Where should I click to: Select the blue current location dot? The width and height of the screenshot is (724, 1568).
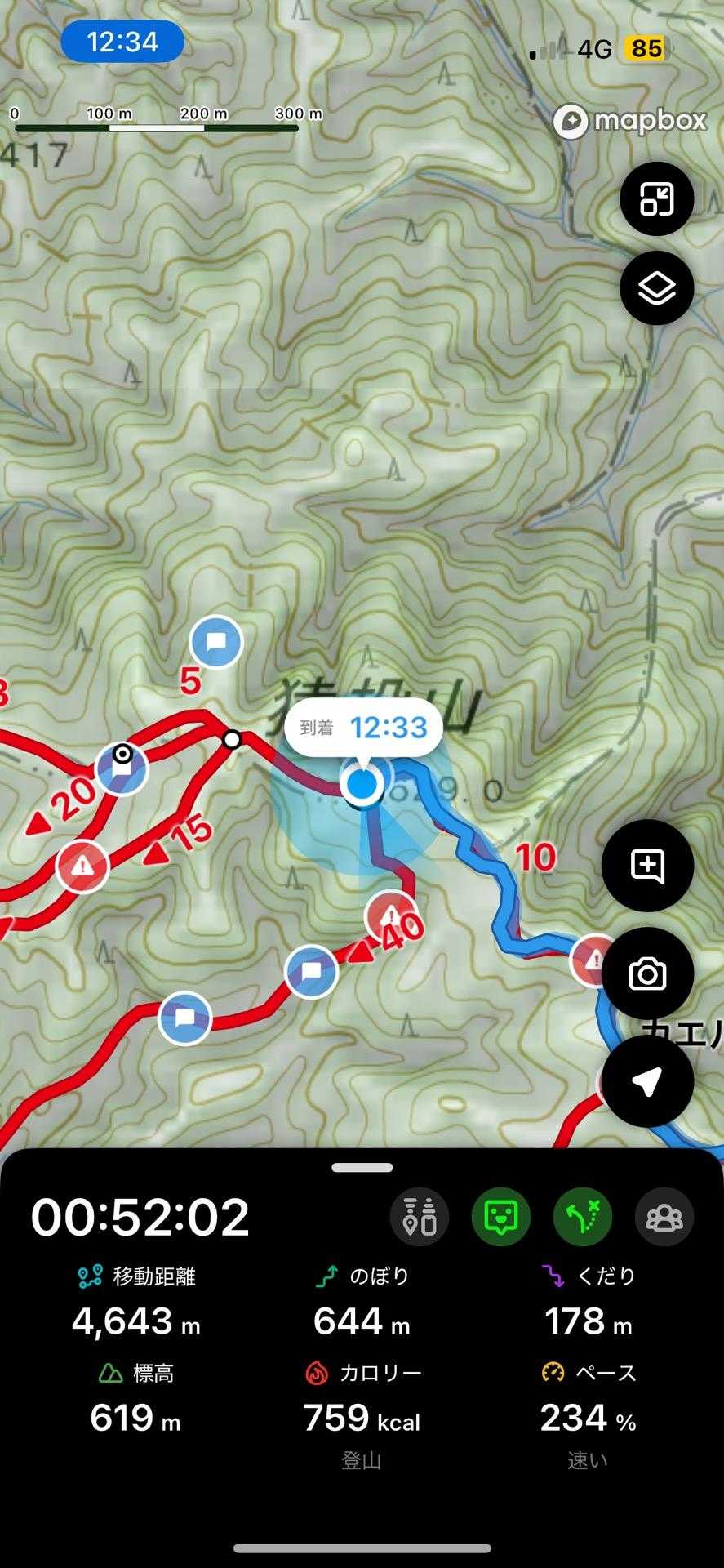(x=362, y=784)
